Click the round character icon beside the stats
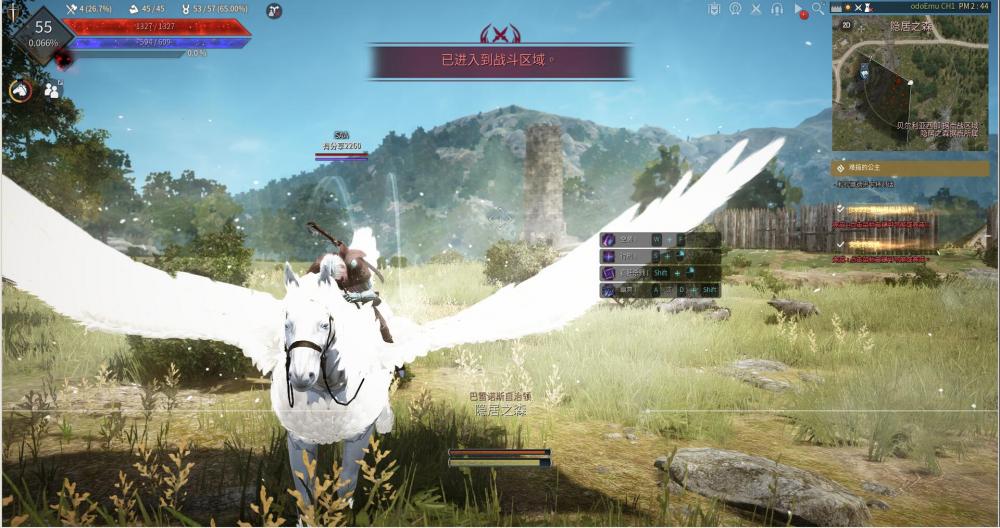Image resolution: width=1000 pixels, height=528 pixels. [274, 10]
